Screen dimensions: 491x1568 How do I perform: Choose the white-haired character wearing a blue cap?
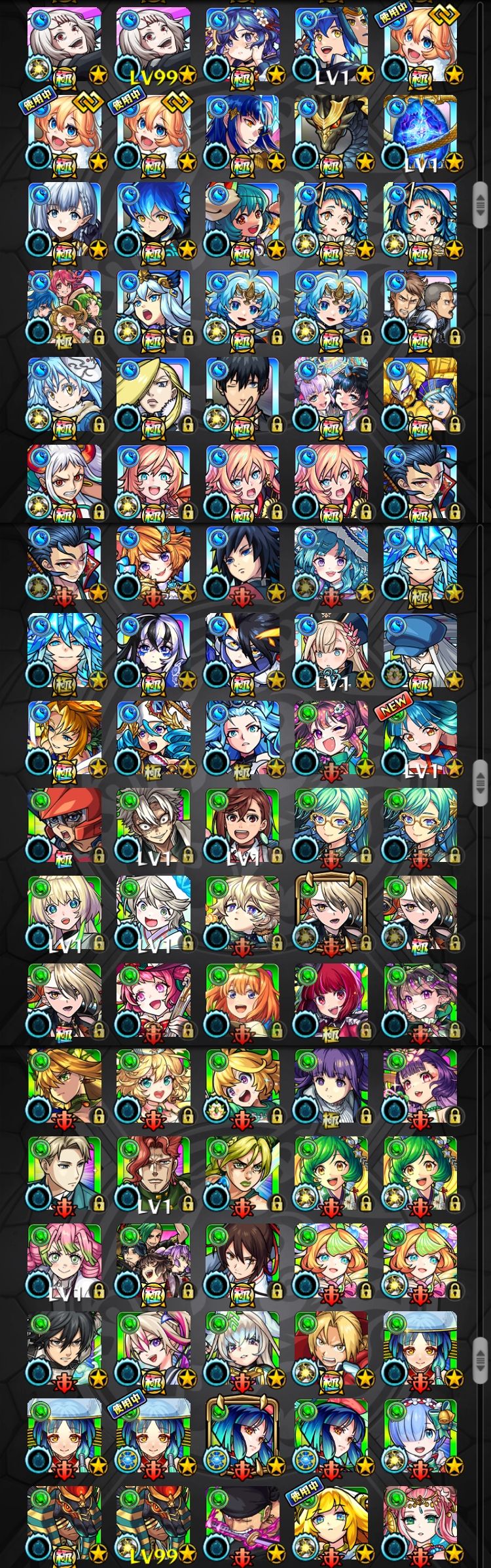click(x=420, y=650)
